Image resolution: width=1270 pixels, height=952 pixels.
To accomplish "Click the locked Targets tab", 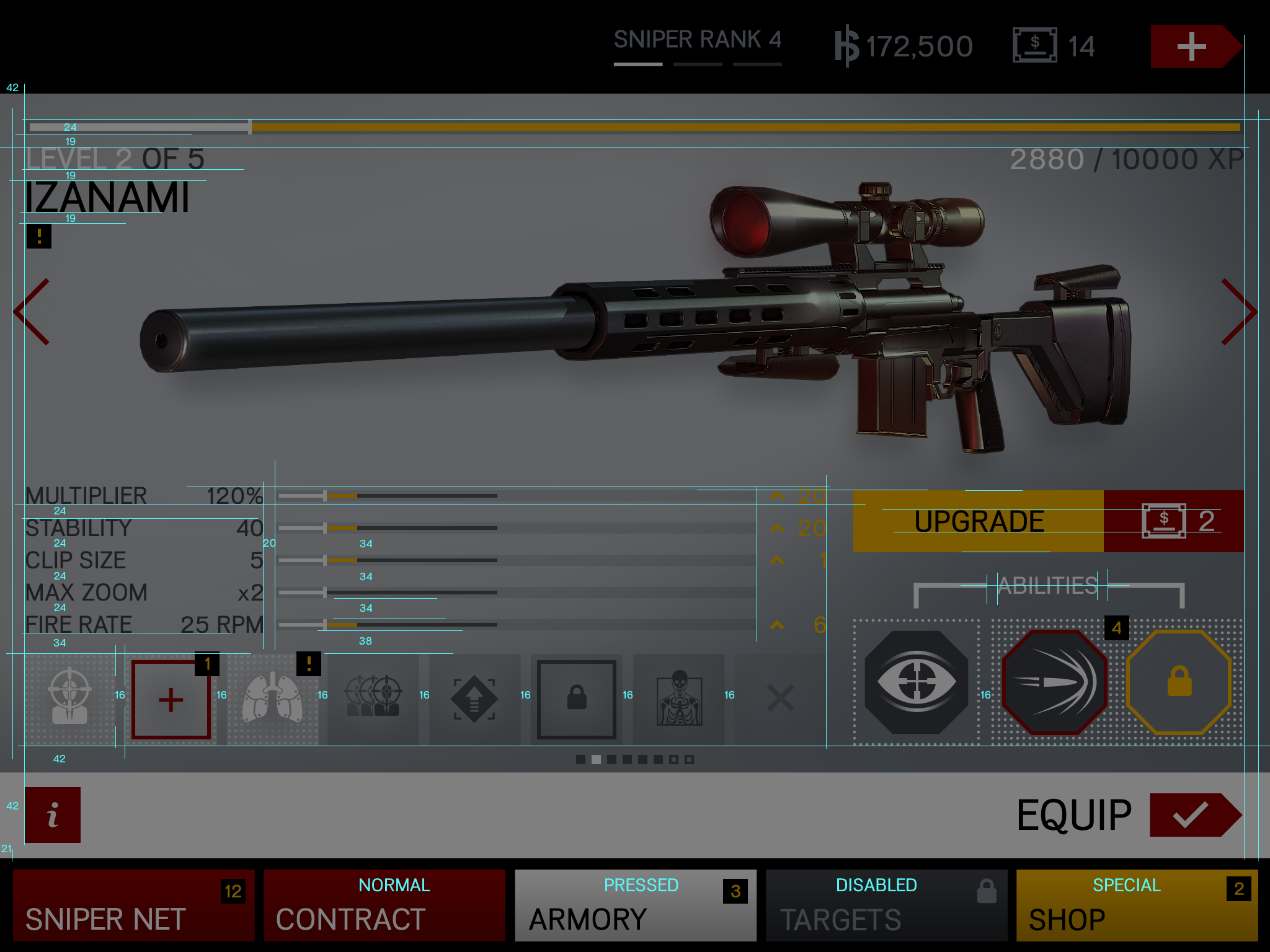I will [x=886, y=905].
